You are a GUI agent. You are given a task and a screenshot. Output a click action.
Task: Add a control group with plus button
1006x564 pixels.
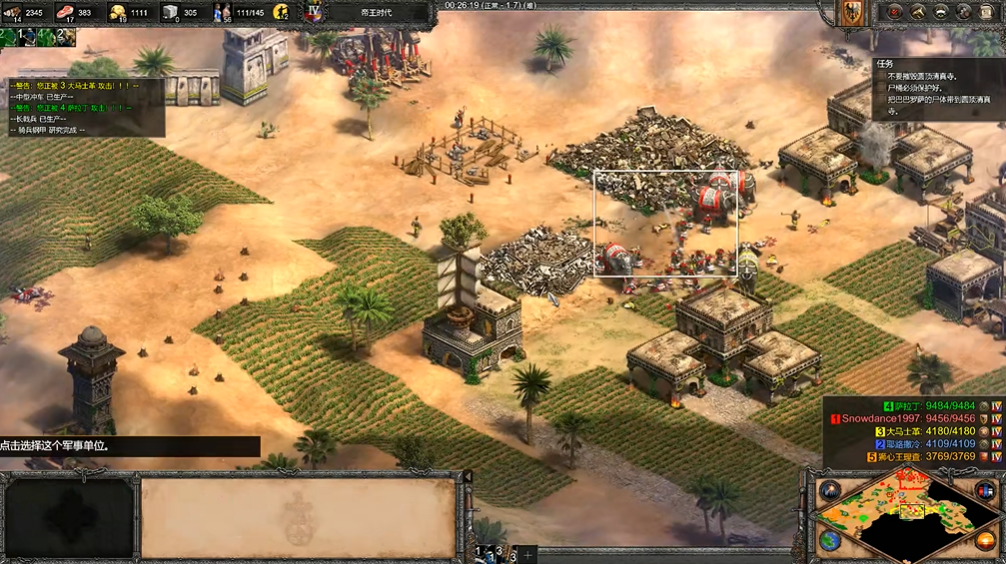point(528,553)
